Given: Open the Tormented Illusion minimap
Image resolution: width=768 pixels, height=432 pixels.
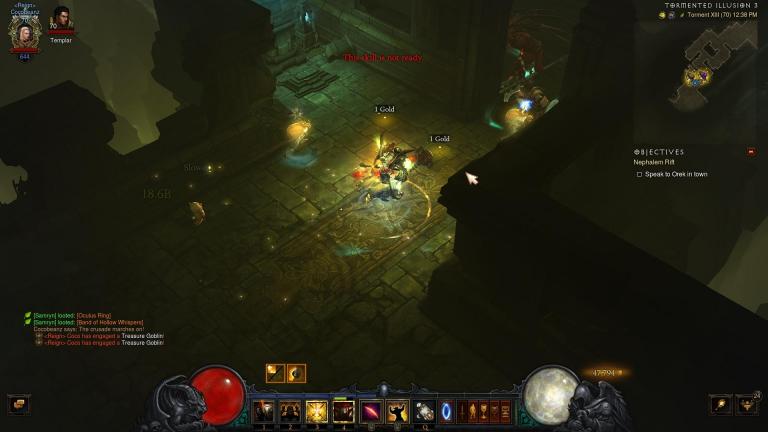Looking at the screenshot, I should pyautogui.click(x=717, y=58).
